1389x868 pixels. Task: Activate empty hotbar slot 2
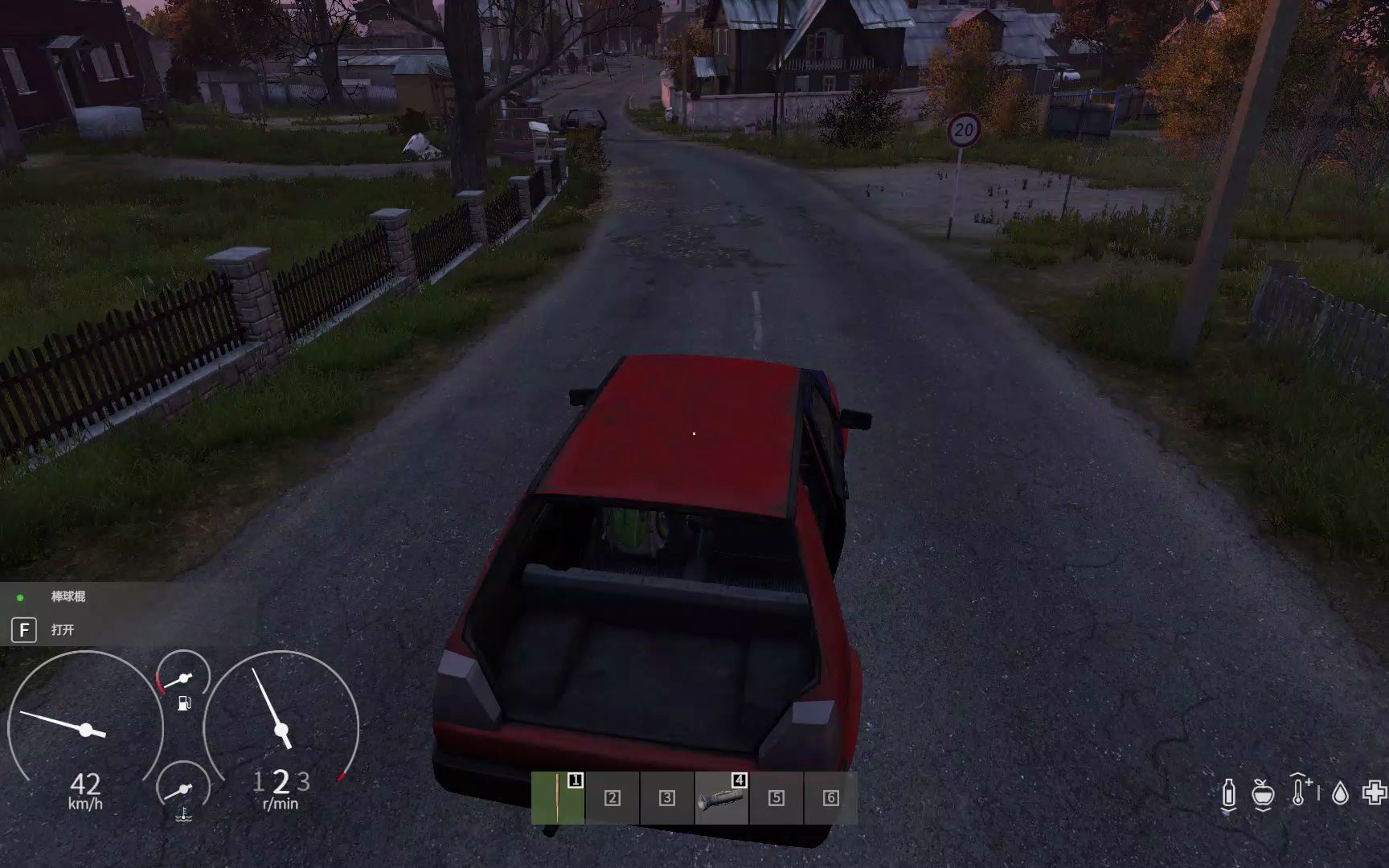(x=613, y=798)
